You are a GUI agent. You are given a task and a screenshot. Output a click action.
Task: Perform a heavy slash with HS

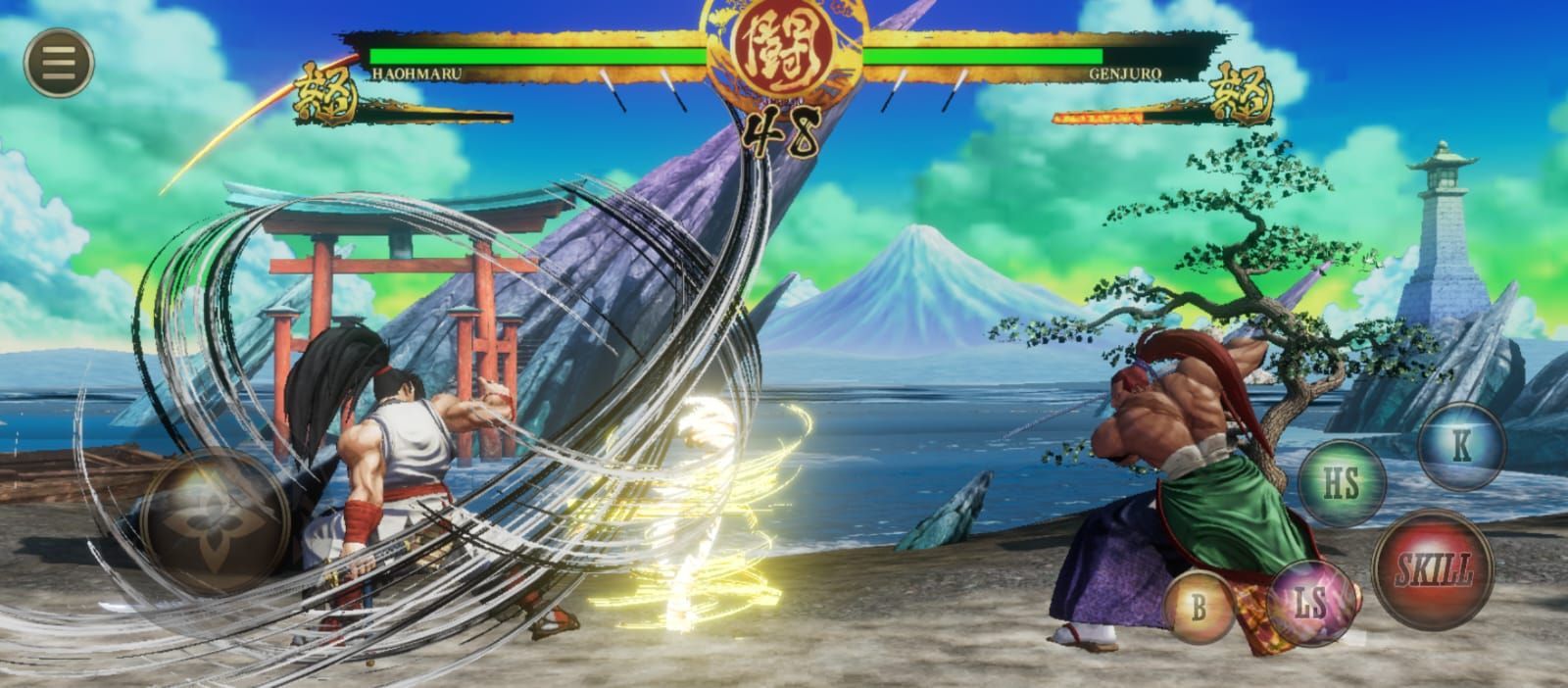click(x=1342, y=483)
